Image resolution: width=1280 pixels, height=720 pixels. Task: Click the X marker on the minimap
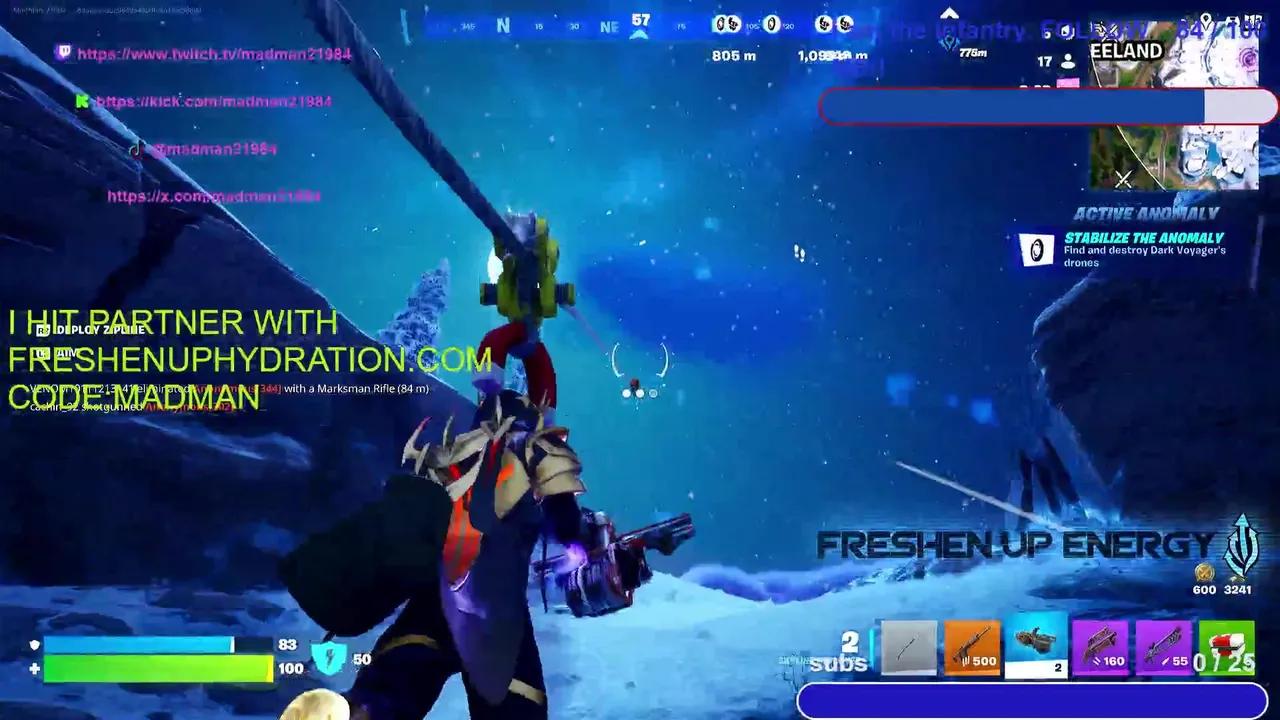tap(1124, 180)
